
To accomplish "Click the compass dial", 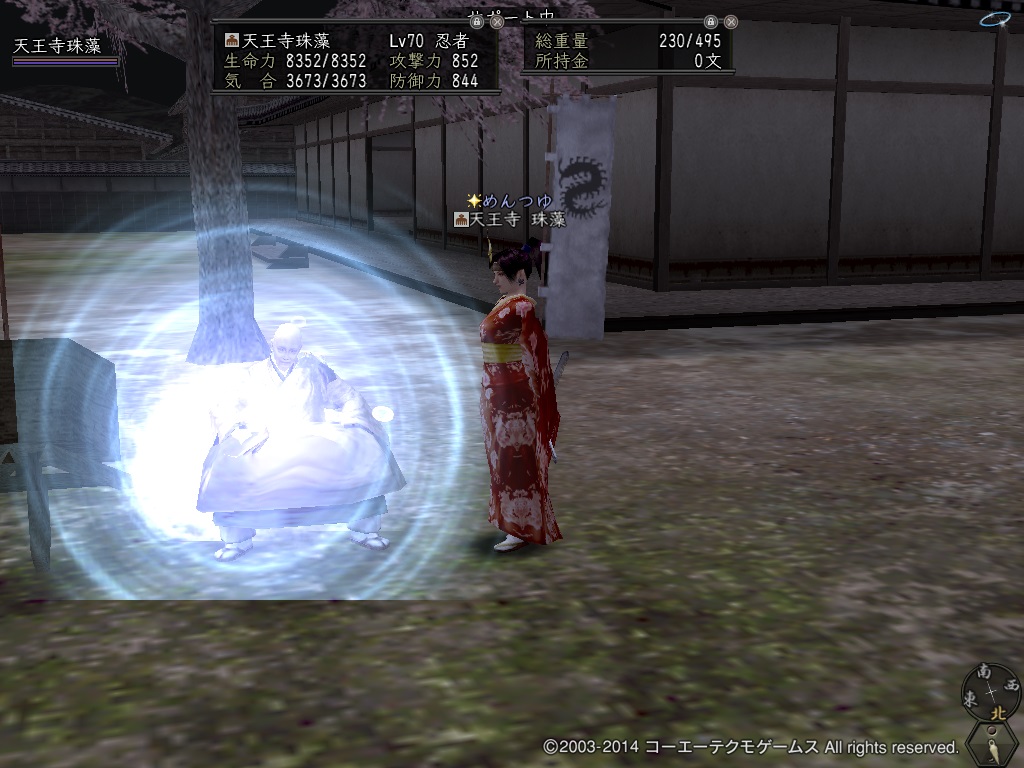I will point(991,692).
